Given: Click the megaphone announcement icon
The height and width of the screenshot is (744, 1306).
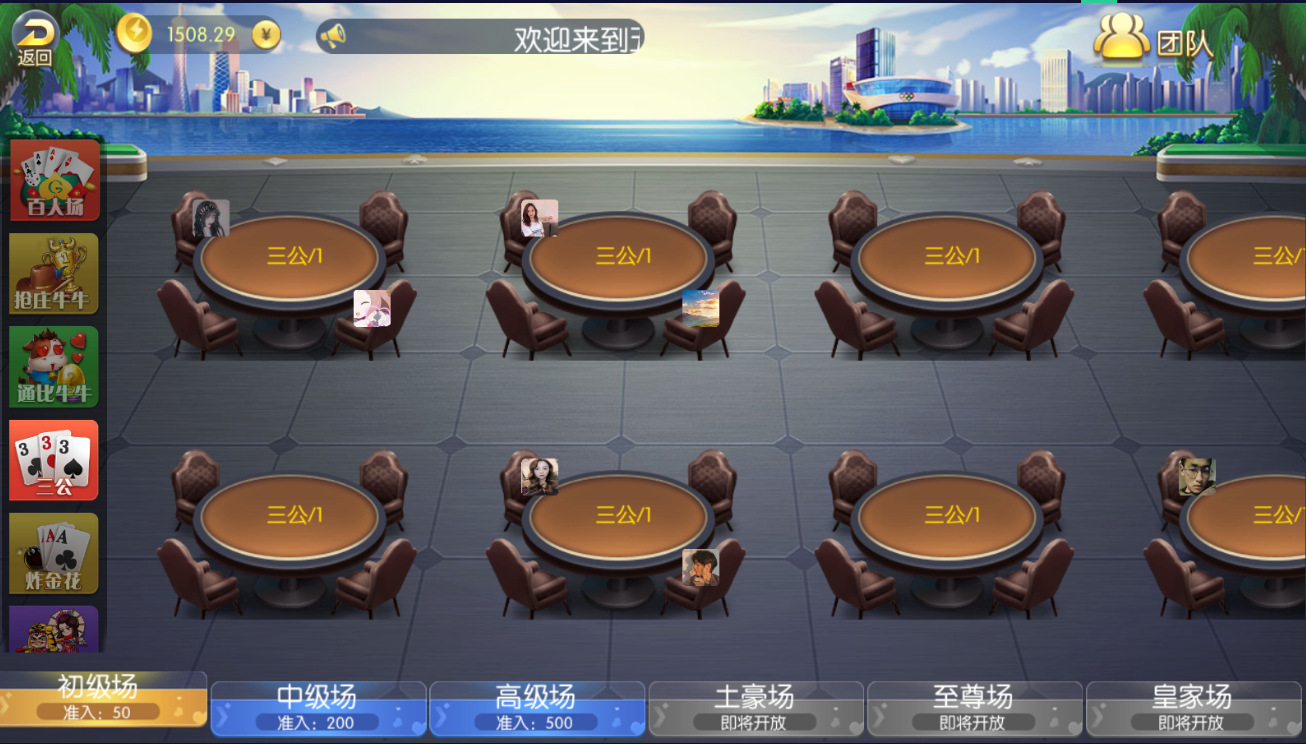Looking at the screenshot, I should (x=333, y=37).
